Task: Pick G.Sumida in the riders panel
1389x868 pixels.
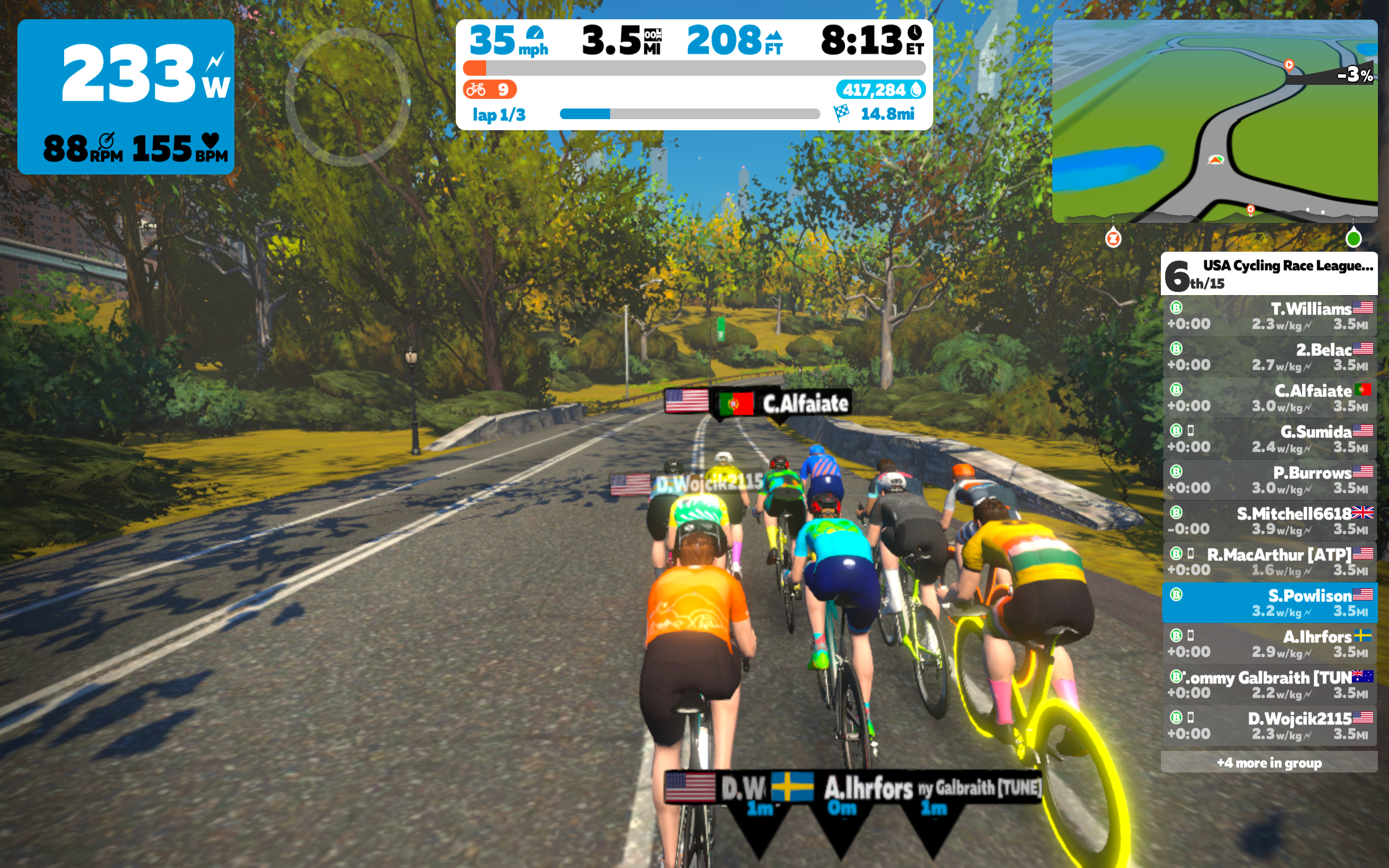Action: pos(1269,439)
